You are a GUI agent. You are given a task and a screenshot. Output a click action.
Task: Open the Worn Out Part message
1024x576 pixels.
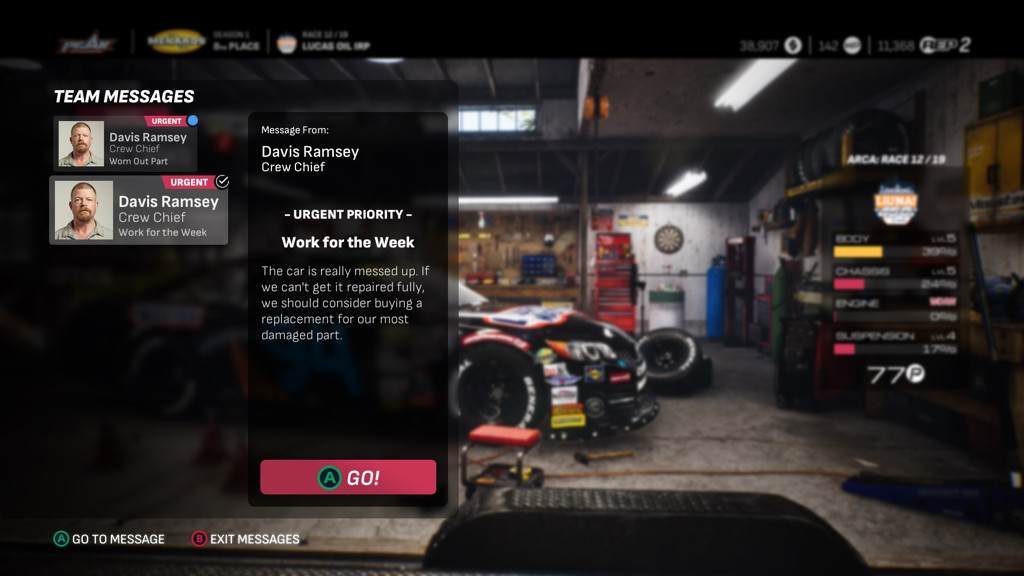click(x=126, y=144)
